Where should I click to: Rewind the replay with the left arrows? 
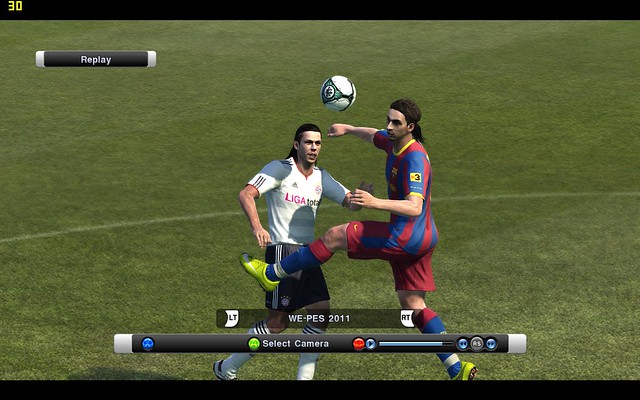(462, 343)
